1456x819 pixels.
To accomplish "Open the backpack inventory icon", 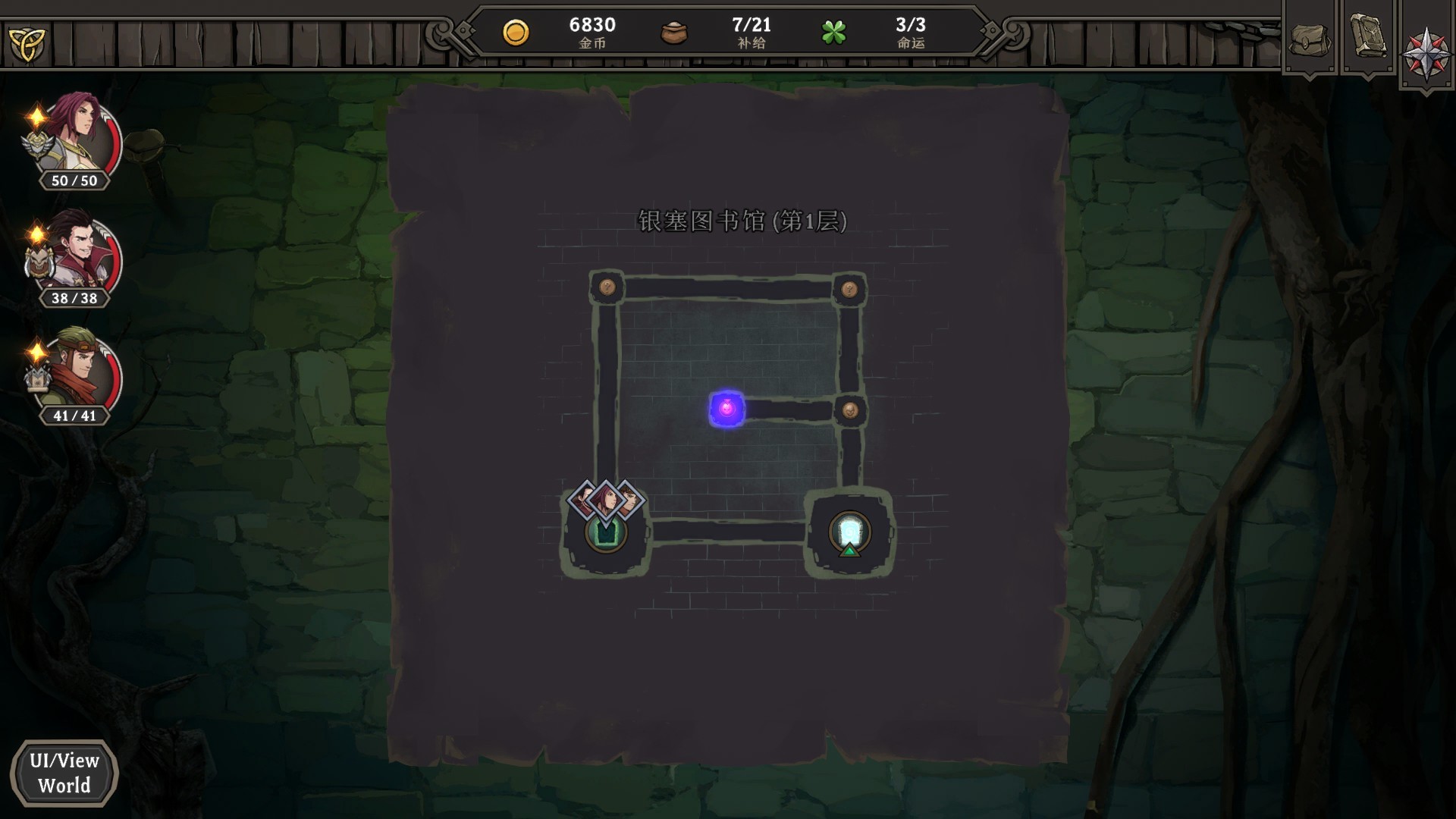I will tap(1308, 38).
